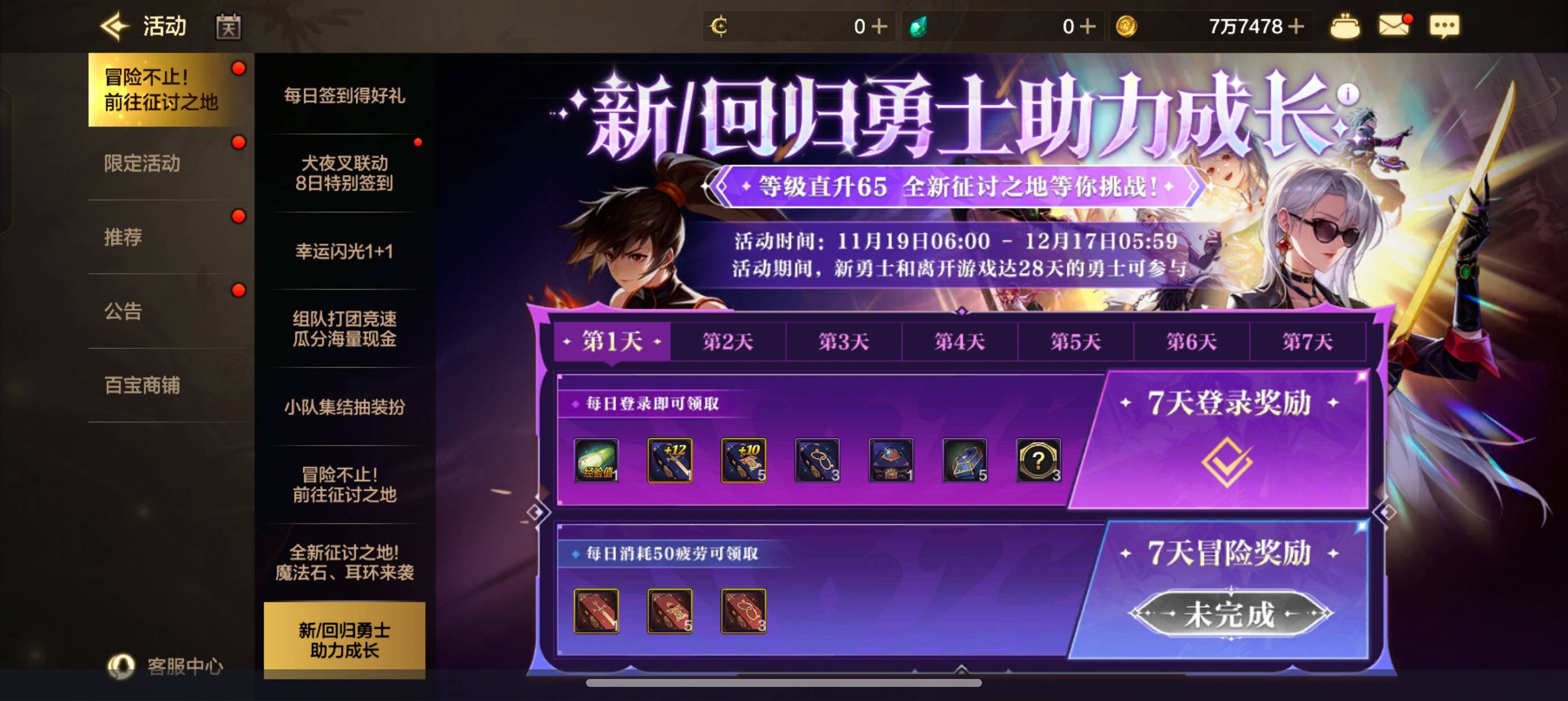Click the back arrow beside 活动
Viewport: 1568px width, 701px height.
[x=114, y=25]
